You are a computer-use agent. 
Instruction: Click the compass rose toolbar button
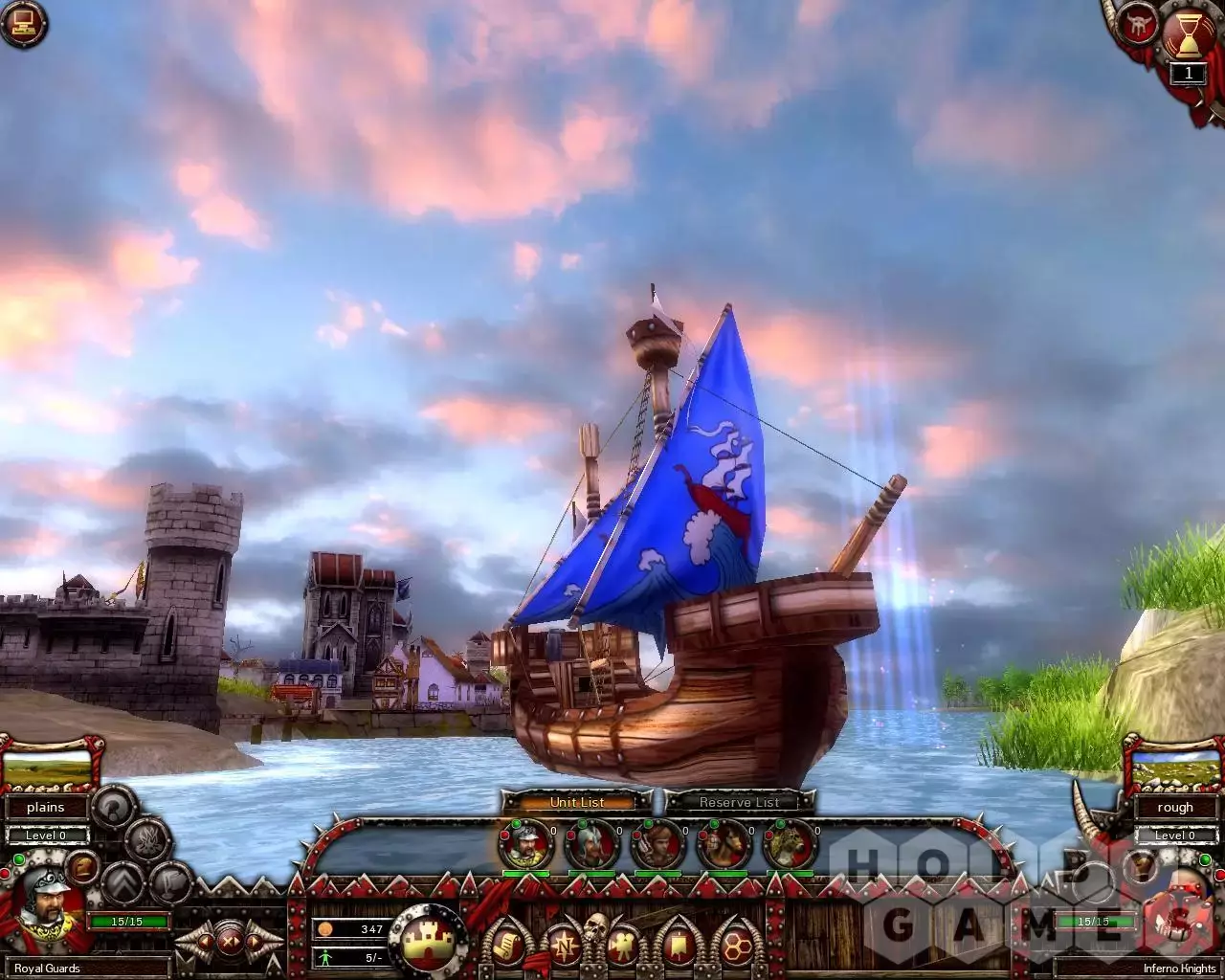(564, 947)
